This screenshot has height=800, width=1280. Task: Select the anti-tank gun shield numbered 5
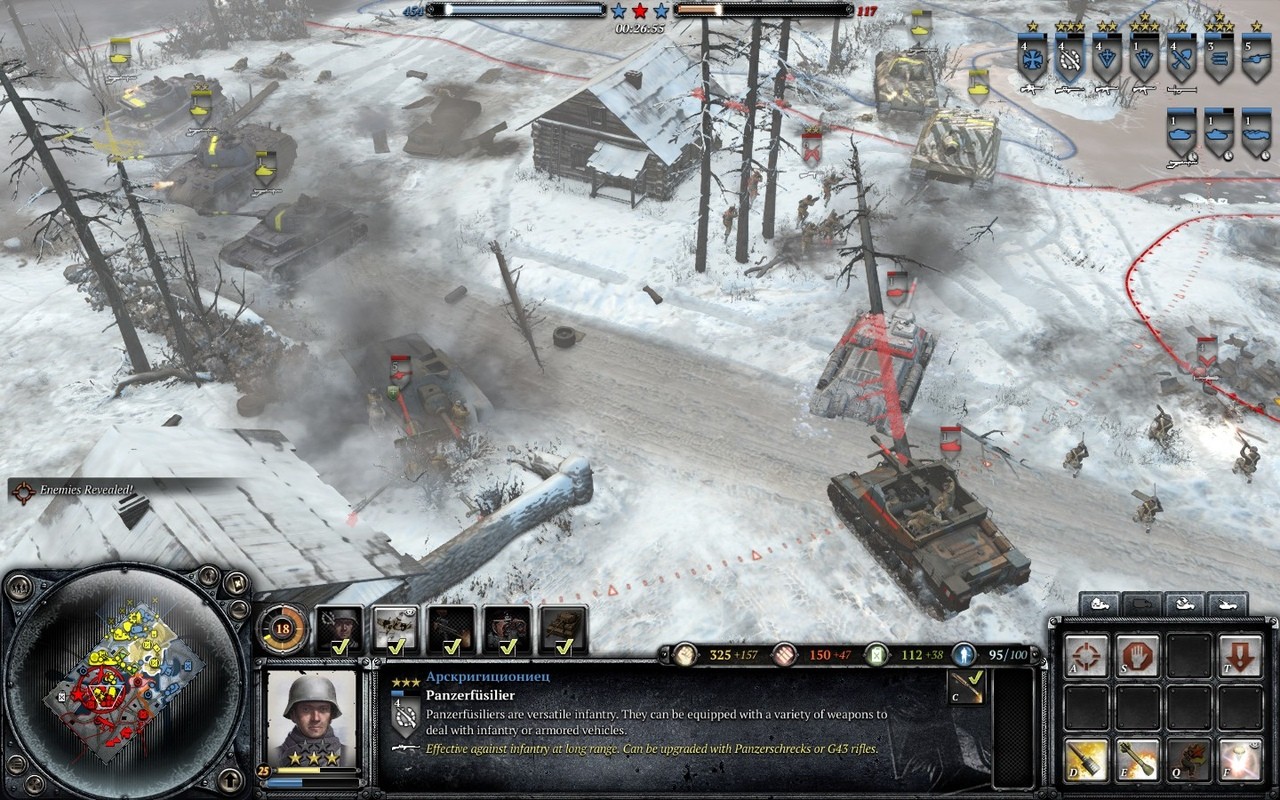pyautogui.click(x=1255, y=60)
